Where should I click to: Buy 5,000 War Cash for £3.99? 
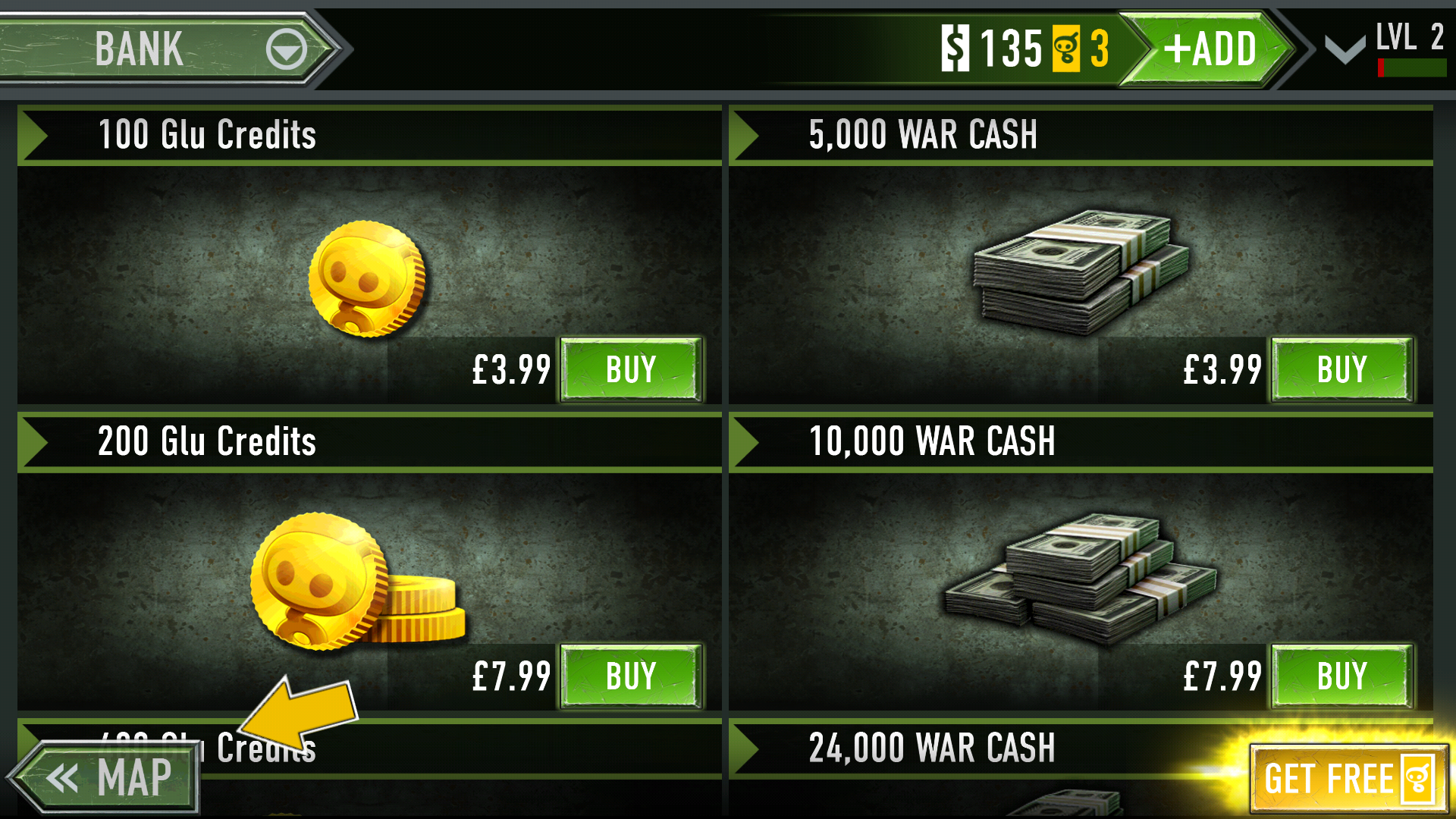[x=1341, y=370]
